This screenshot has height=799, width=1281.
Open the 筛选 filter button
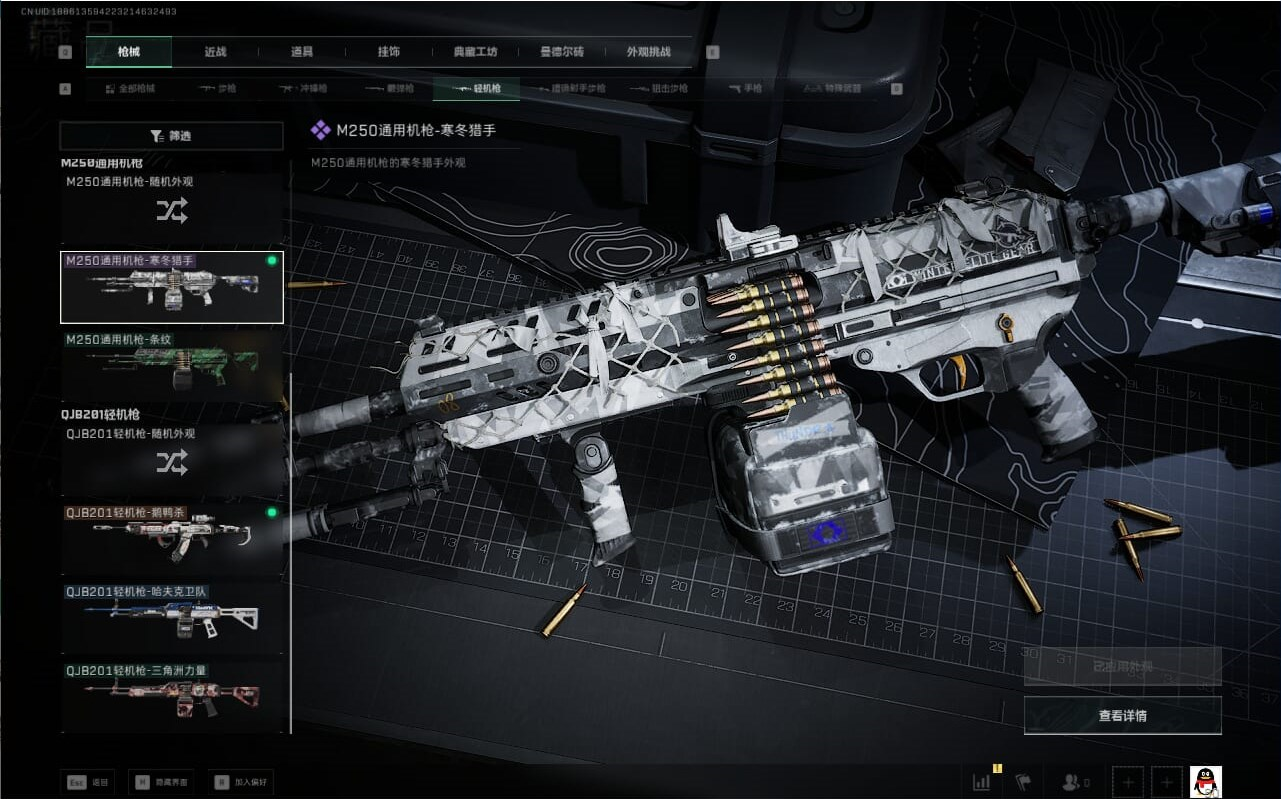[x=171, y=136]
